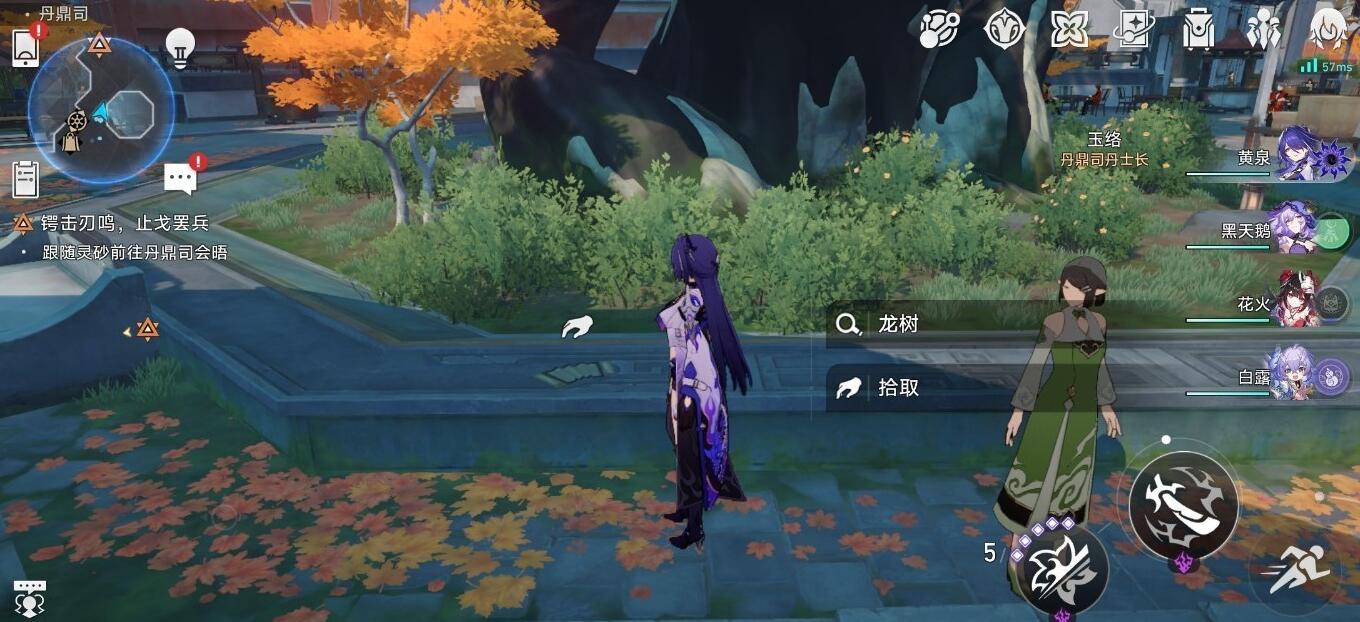Open the circular minimap
Image resolution: width=1360 pixels, height=622 pixels.
(x=100, y=110)
